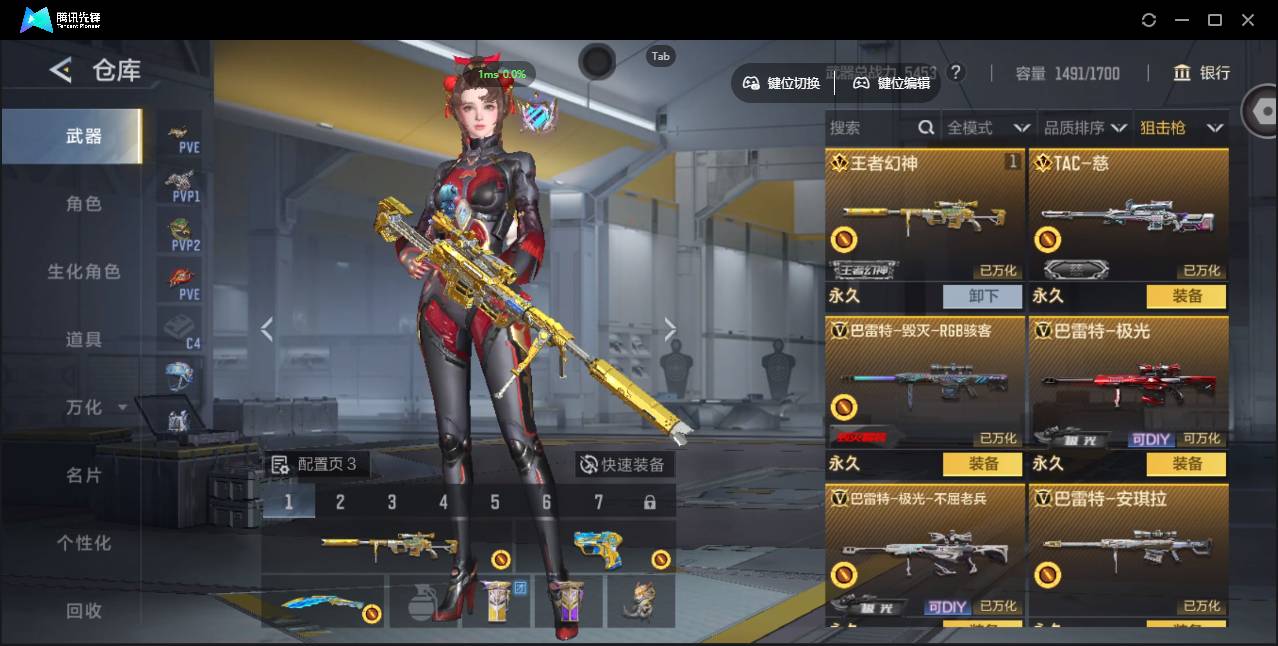Click the weapon 搜索 search field
Image resolution: width=1278 pixels, height=646 pixels.
pos(872,128)
